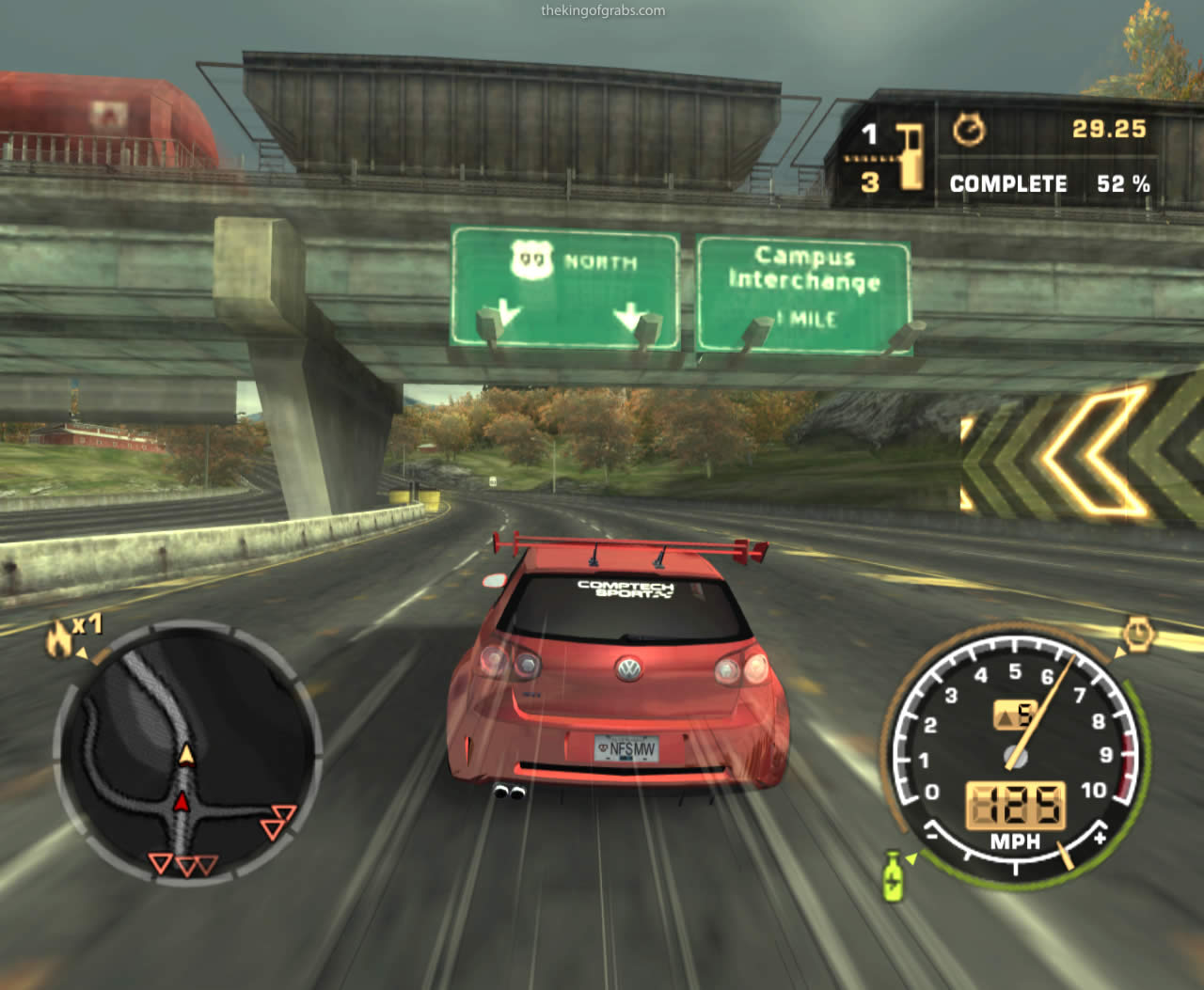Select the stopwatch timer icon
The width and height of the screenshot is (1204, 990).
pos(969,130)
